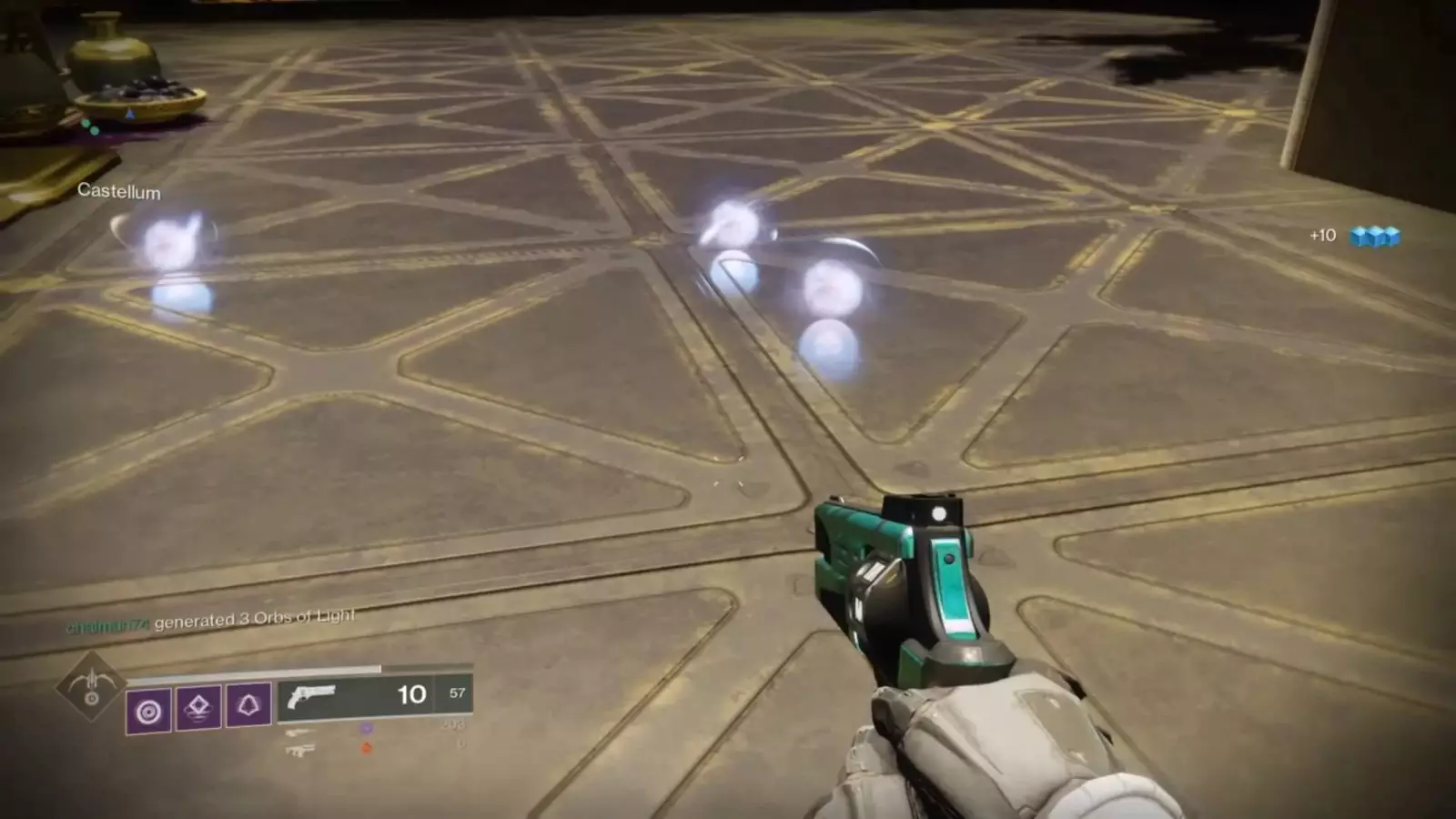Viewport: 1456px width, 819px height.
Task: Use the purple diamond melee ability icon
Action: pyautogui.click(x=198, y=705)
